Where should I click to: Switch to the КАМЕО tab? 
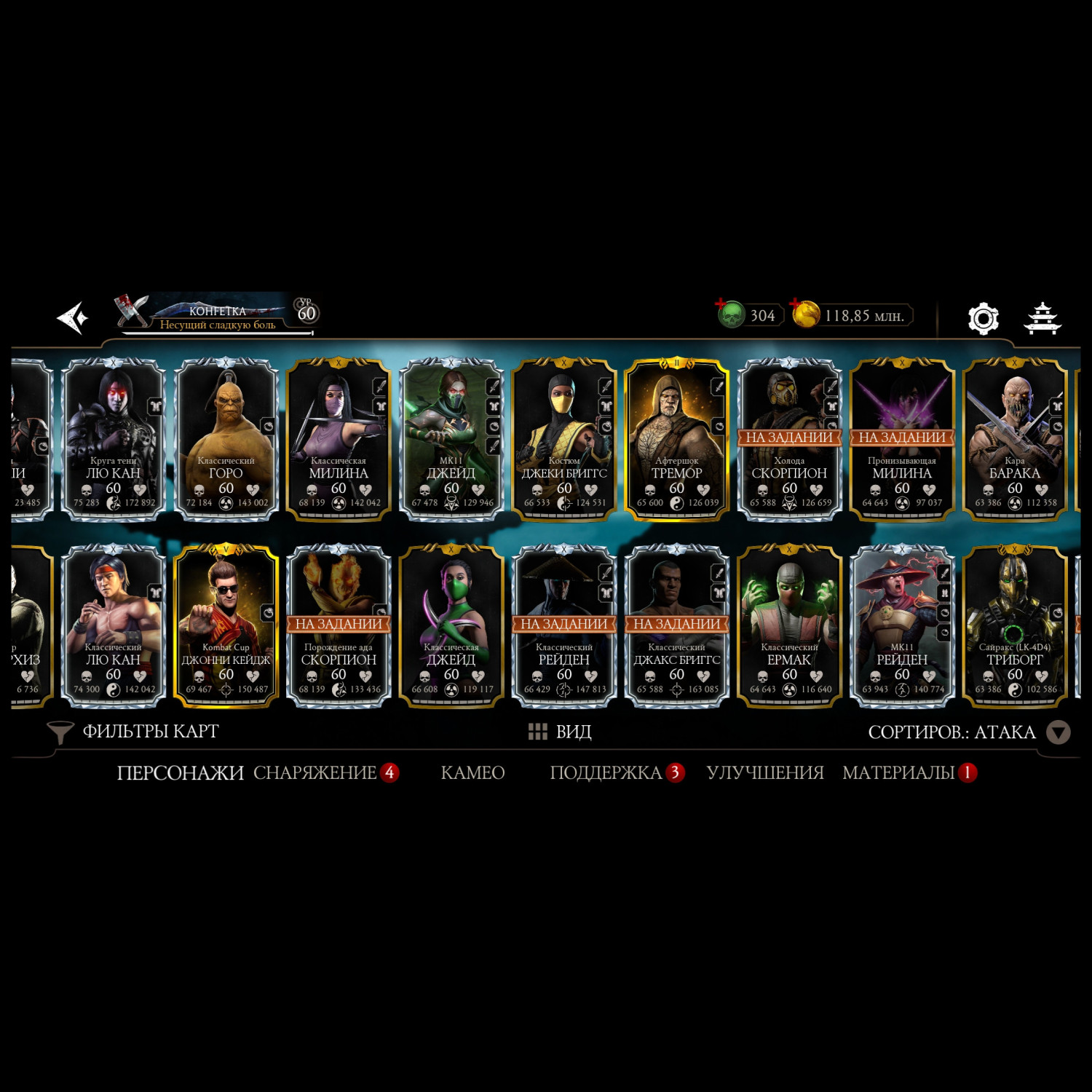[x=472, y=772]
